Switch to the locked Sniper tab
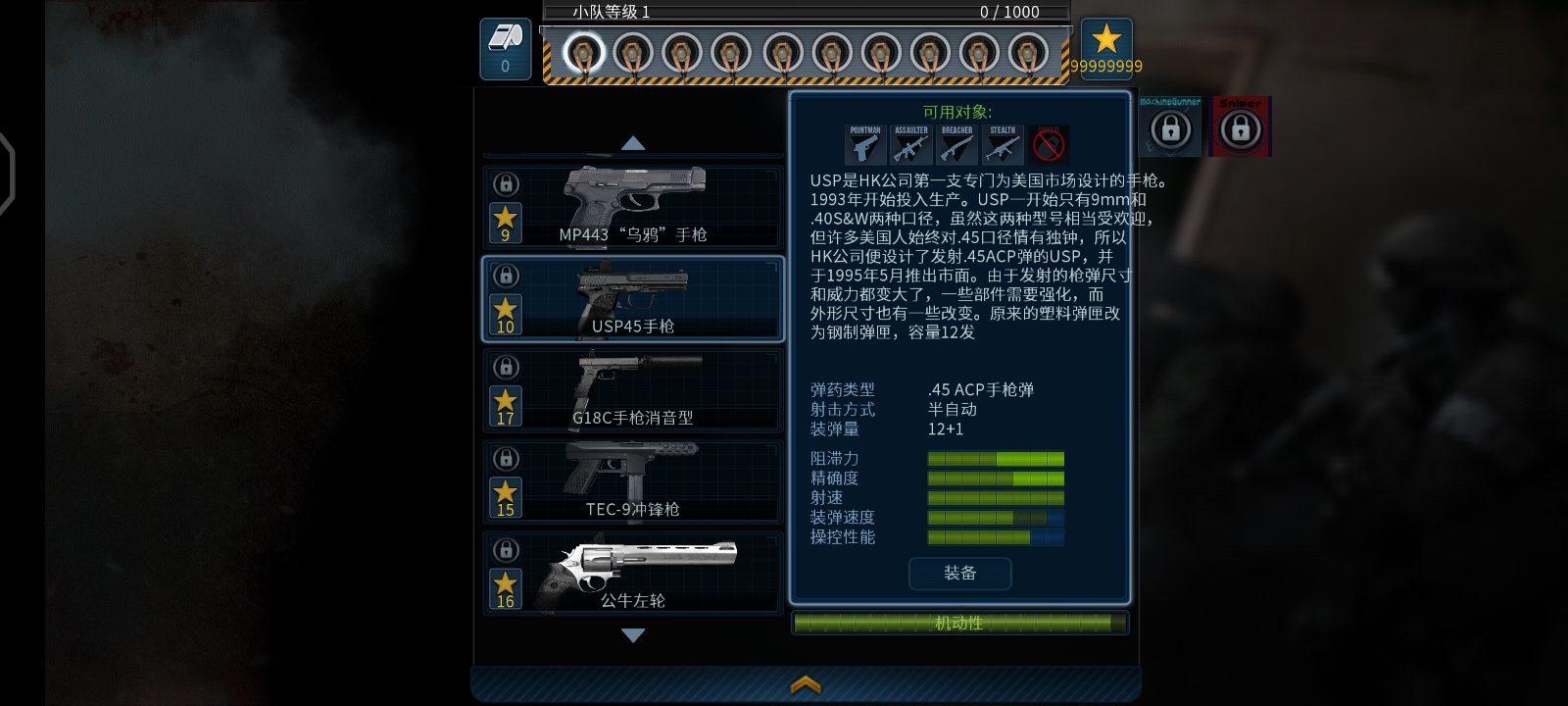Image resolution: width=1568 pixels, height=706 pixels. tap(1241, 126)
